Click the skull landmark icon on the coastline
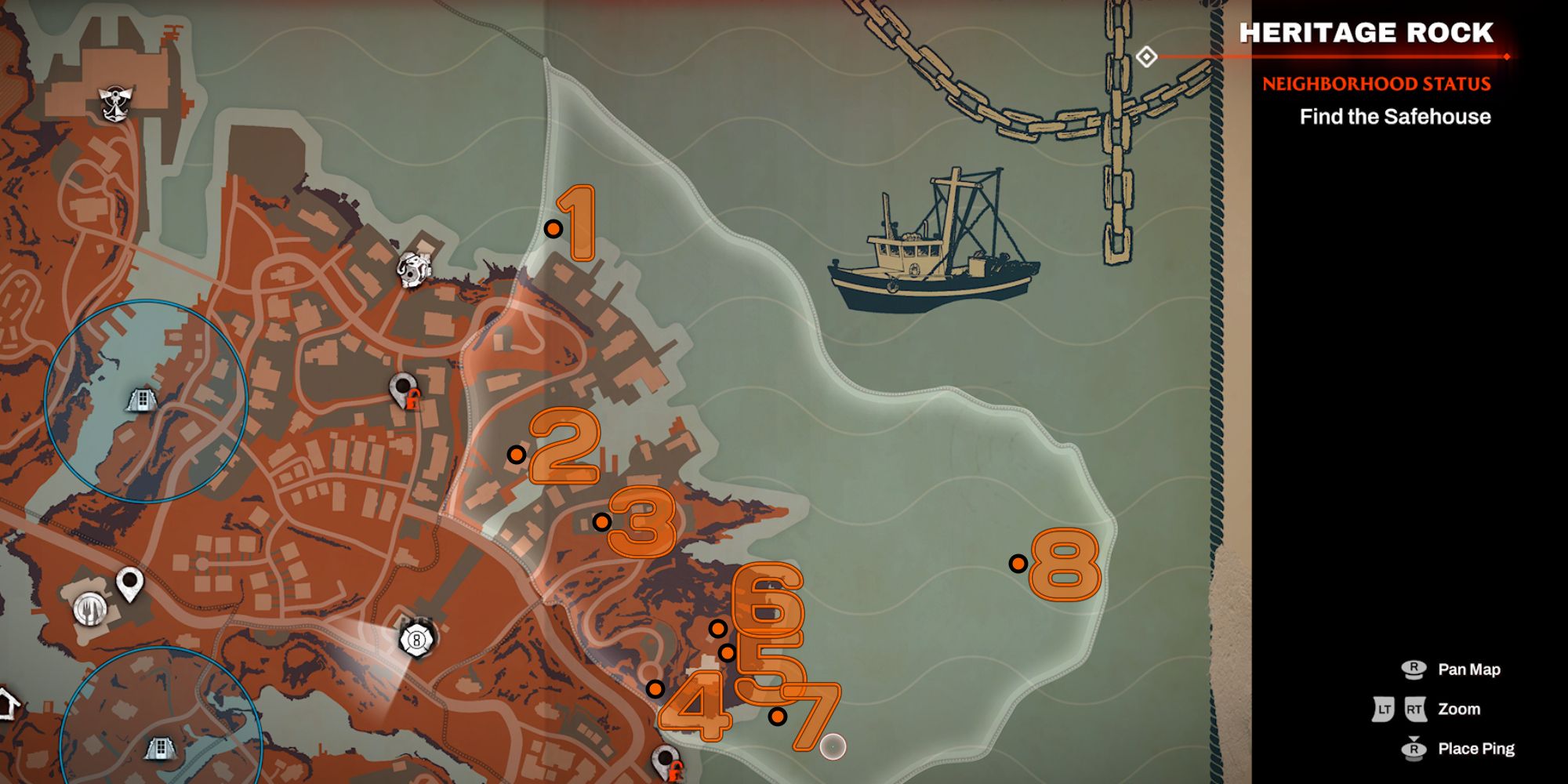1568x784 pixels. (416, 267)
